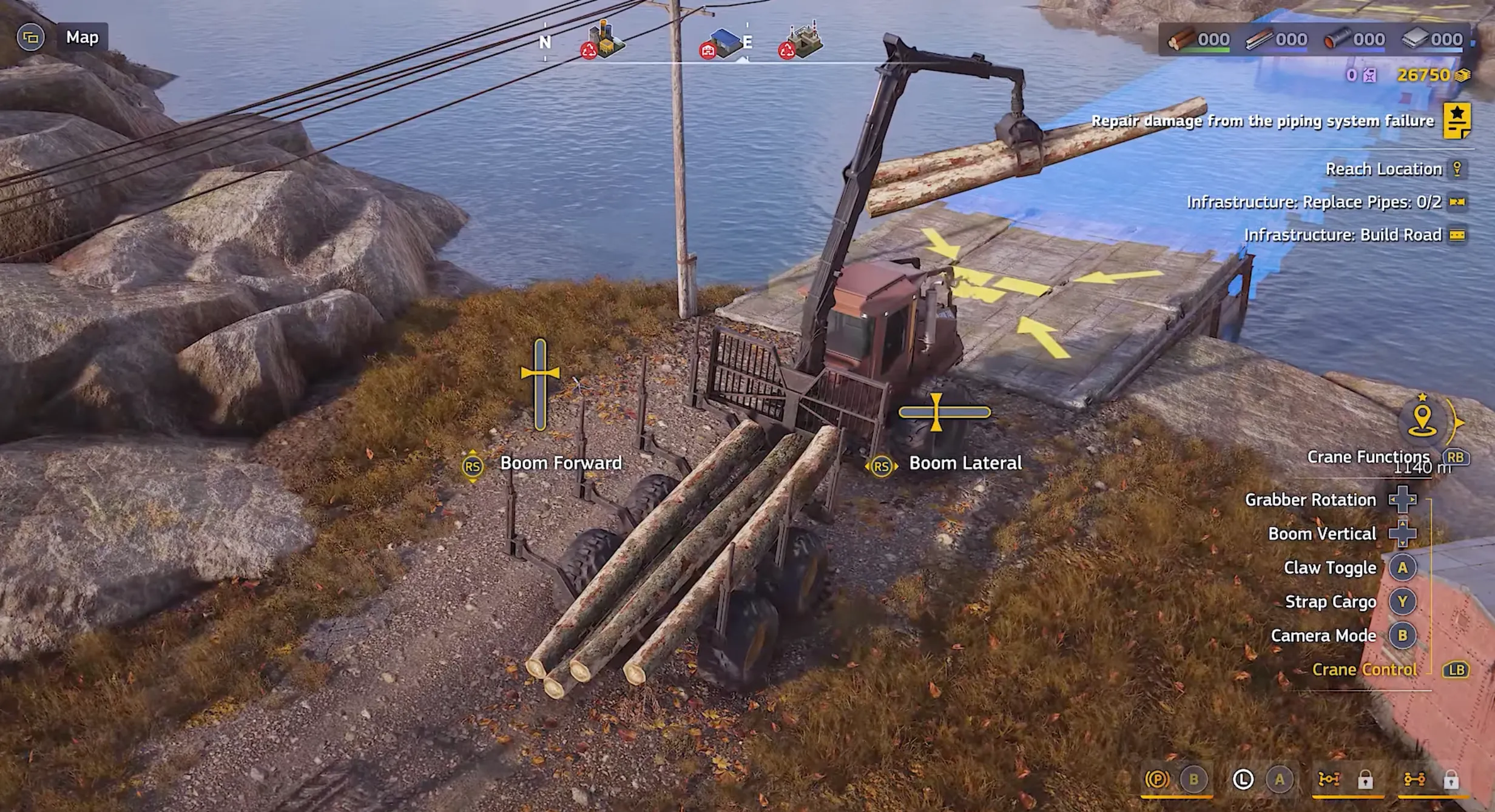
Task: Choose Strap Cargo in crane functions
Action: pos(1331,602)
